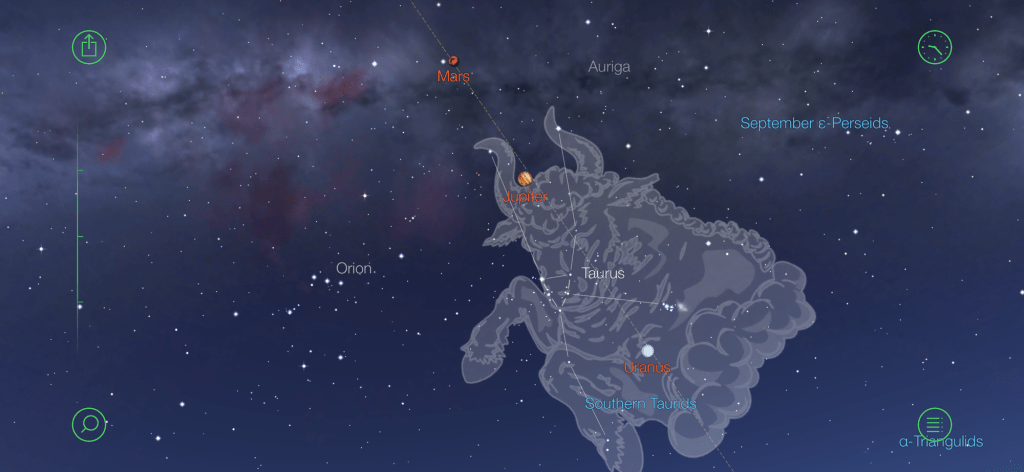Choose the Orion constellation label
Viewport: 1024px width, 472px height.
pyautogui.click(x=354, y=268)
